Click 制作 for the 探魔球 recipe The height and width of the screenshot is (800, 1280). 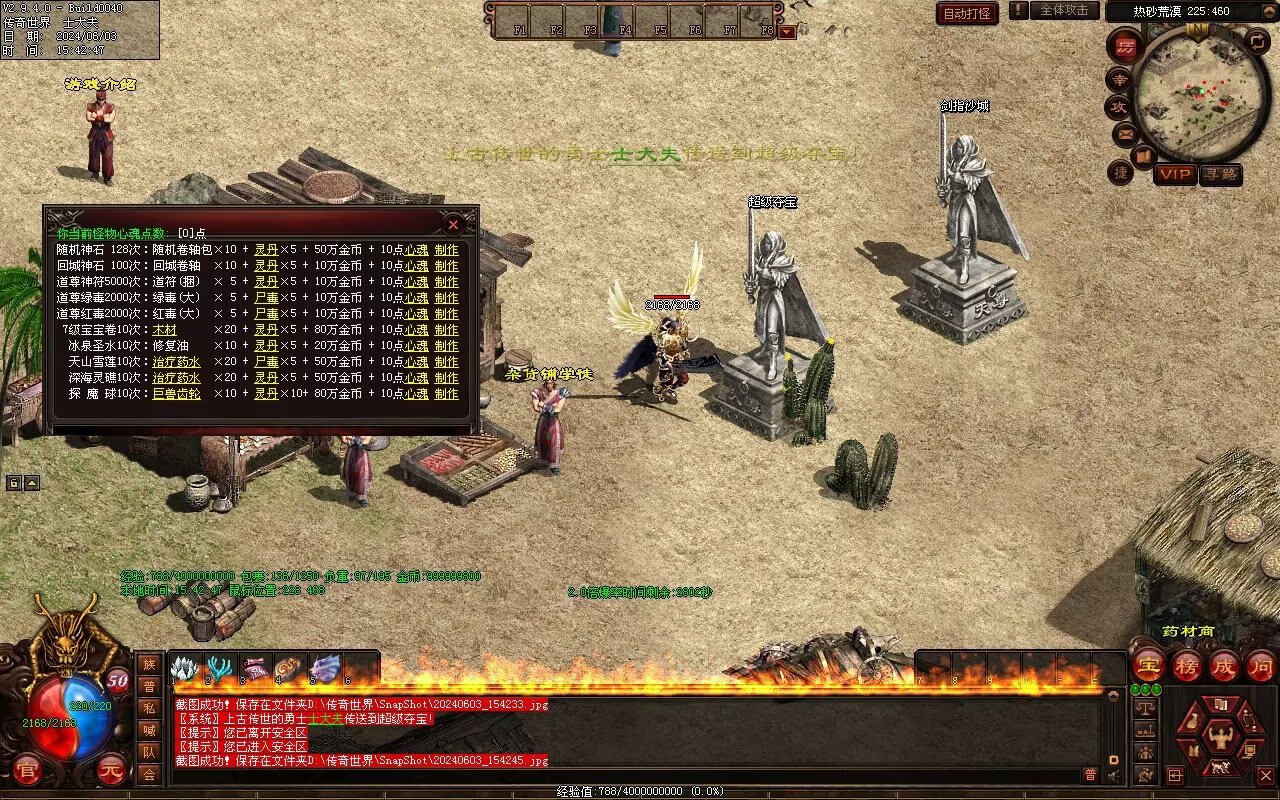446,394
